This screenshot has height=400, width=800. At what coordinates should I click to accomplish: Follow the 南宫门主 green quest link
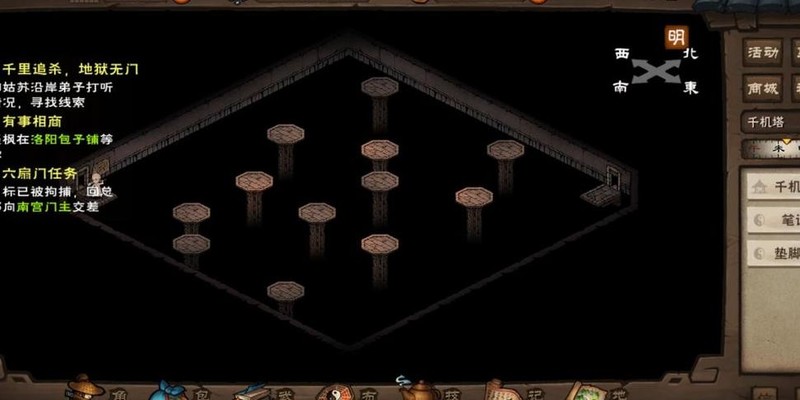point(43,206)
